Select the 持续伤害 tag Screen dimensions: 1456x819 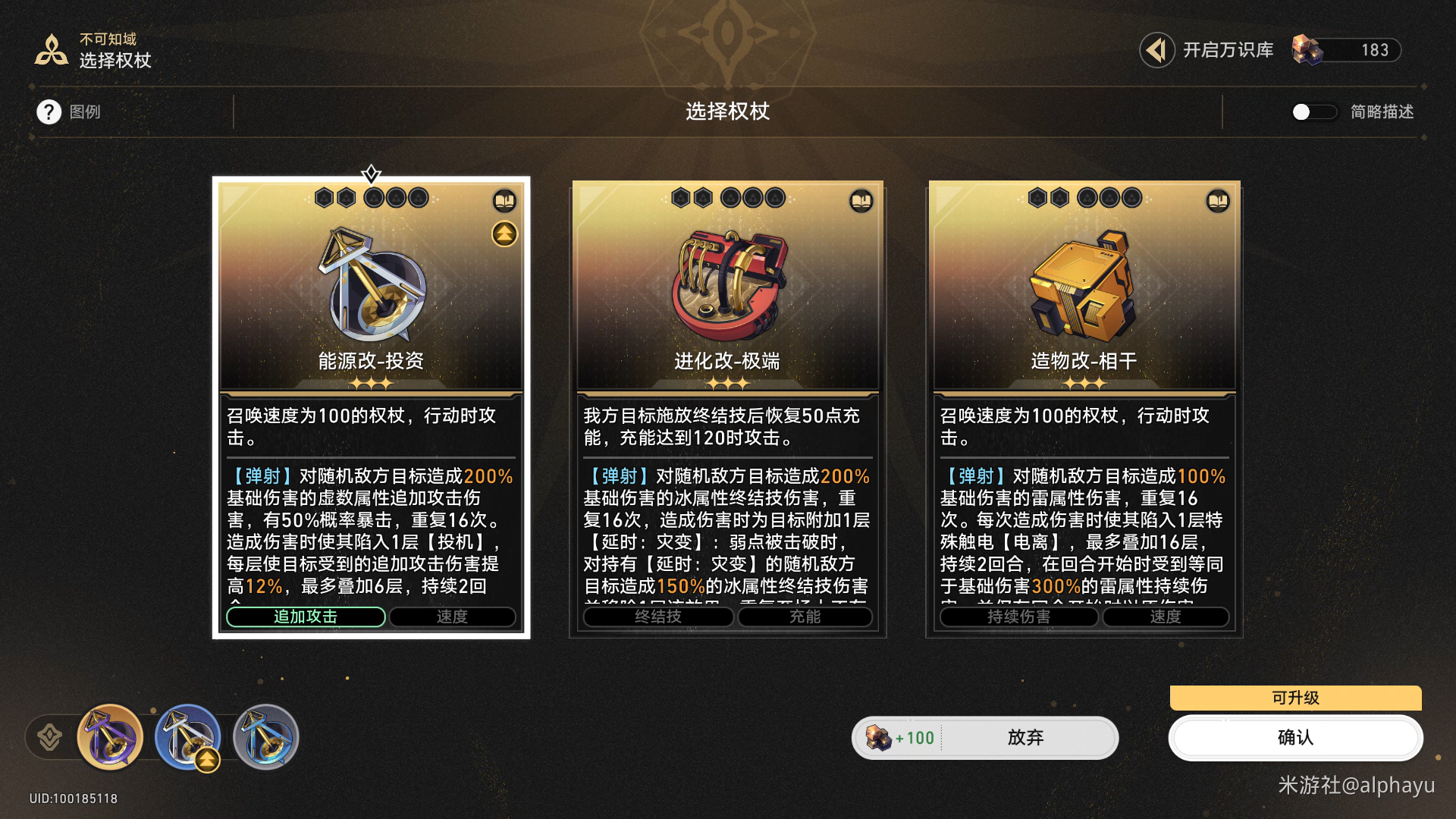pyautogui.click(x=1018, y=617)
